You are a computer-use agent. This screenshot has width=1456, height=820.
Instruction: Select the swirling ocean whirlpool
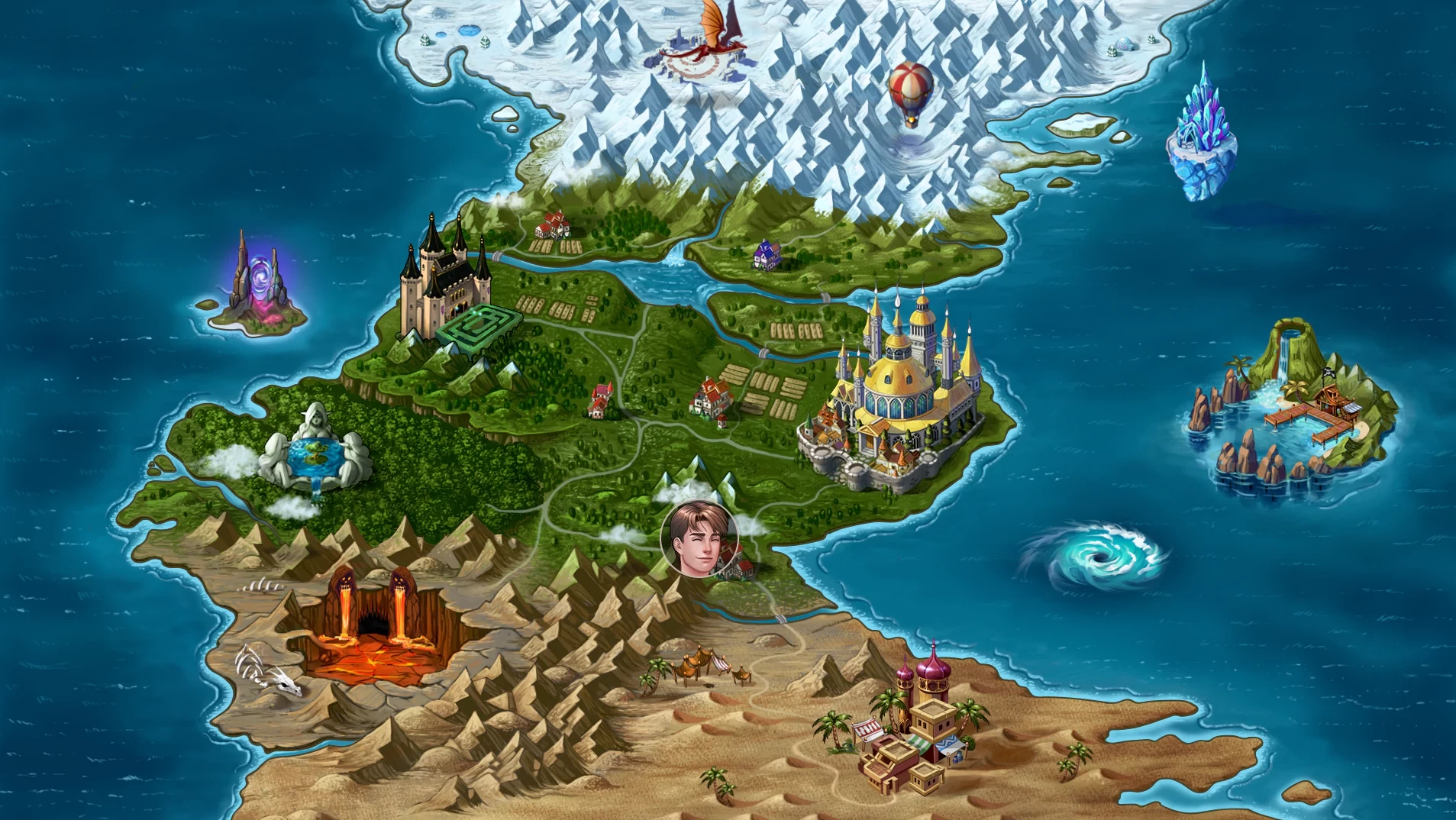[x=1093, y=557]
